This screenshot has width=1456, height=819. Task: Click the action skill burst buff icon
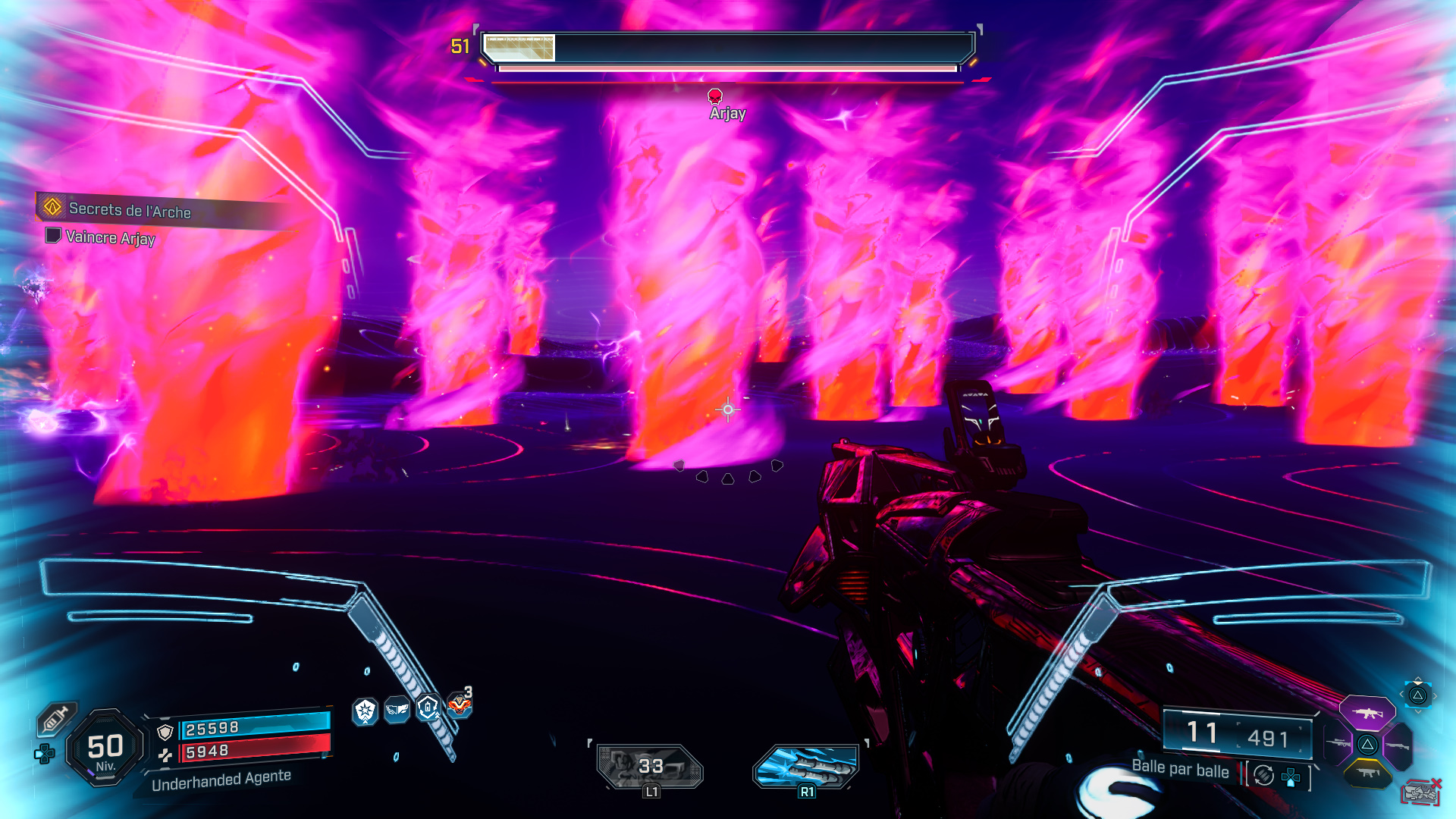(x=365, y=710)
